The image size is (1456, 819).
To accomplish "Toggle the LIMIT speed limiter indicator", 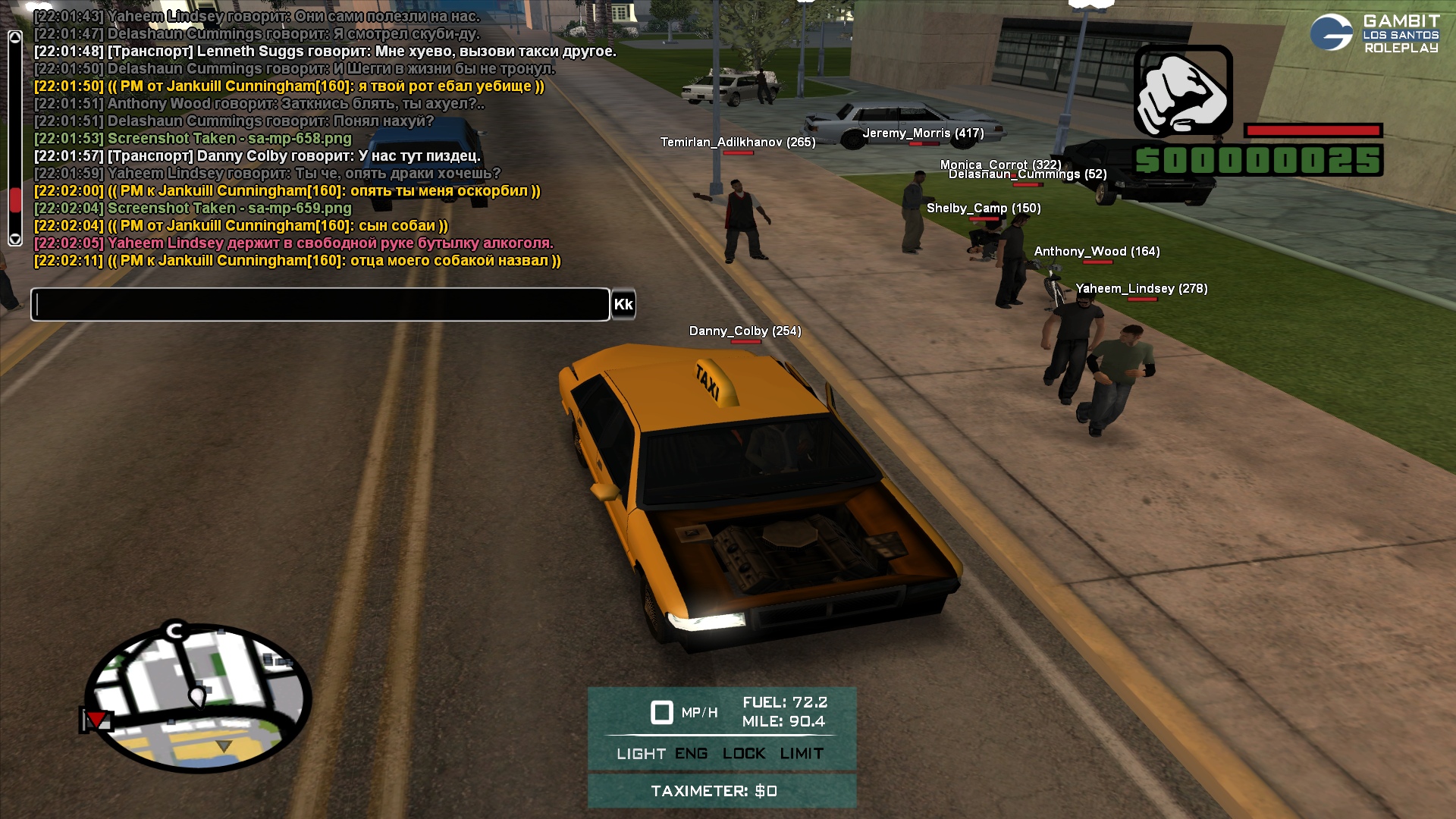I will click(x=802, y=754).
